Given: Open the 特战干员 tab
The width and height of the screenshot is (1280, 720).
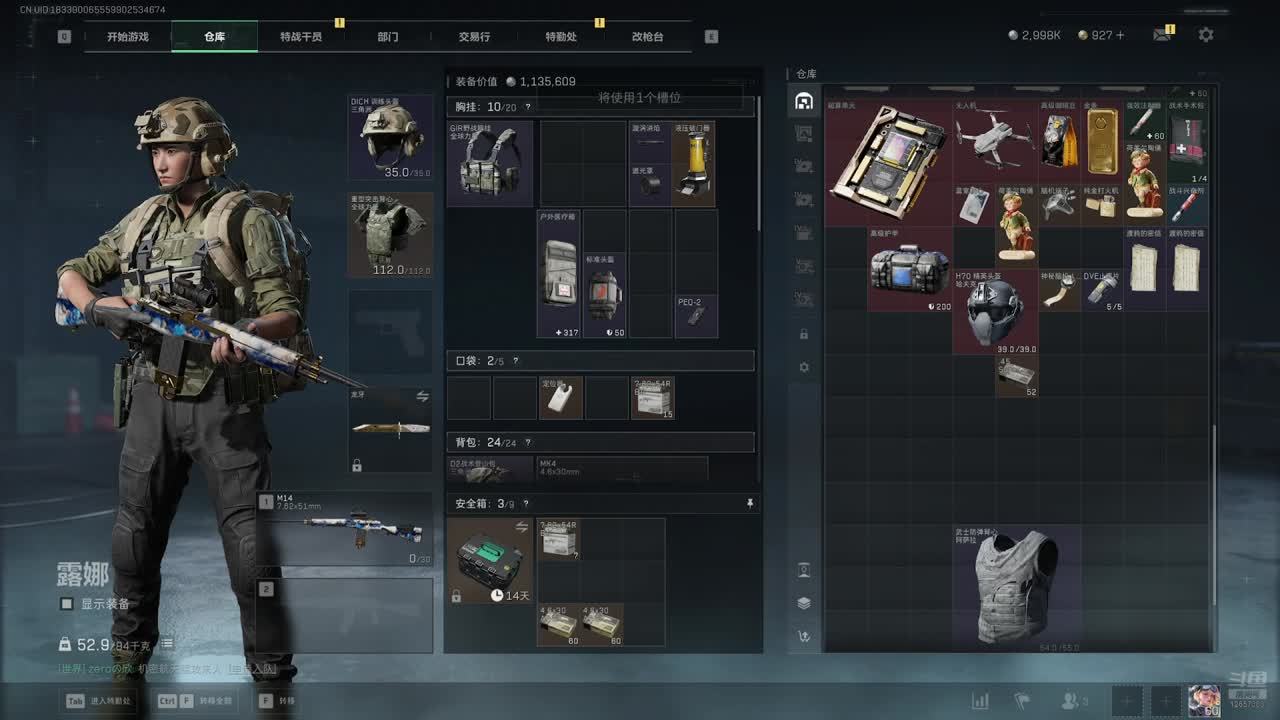Looking at the screenshot, I should coord(301,37).
